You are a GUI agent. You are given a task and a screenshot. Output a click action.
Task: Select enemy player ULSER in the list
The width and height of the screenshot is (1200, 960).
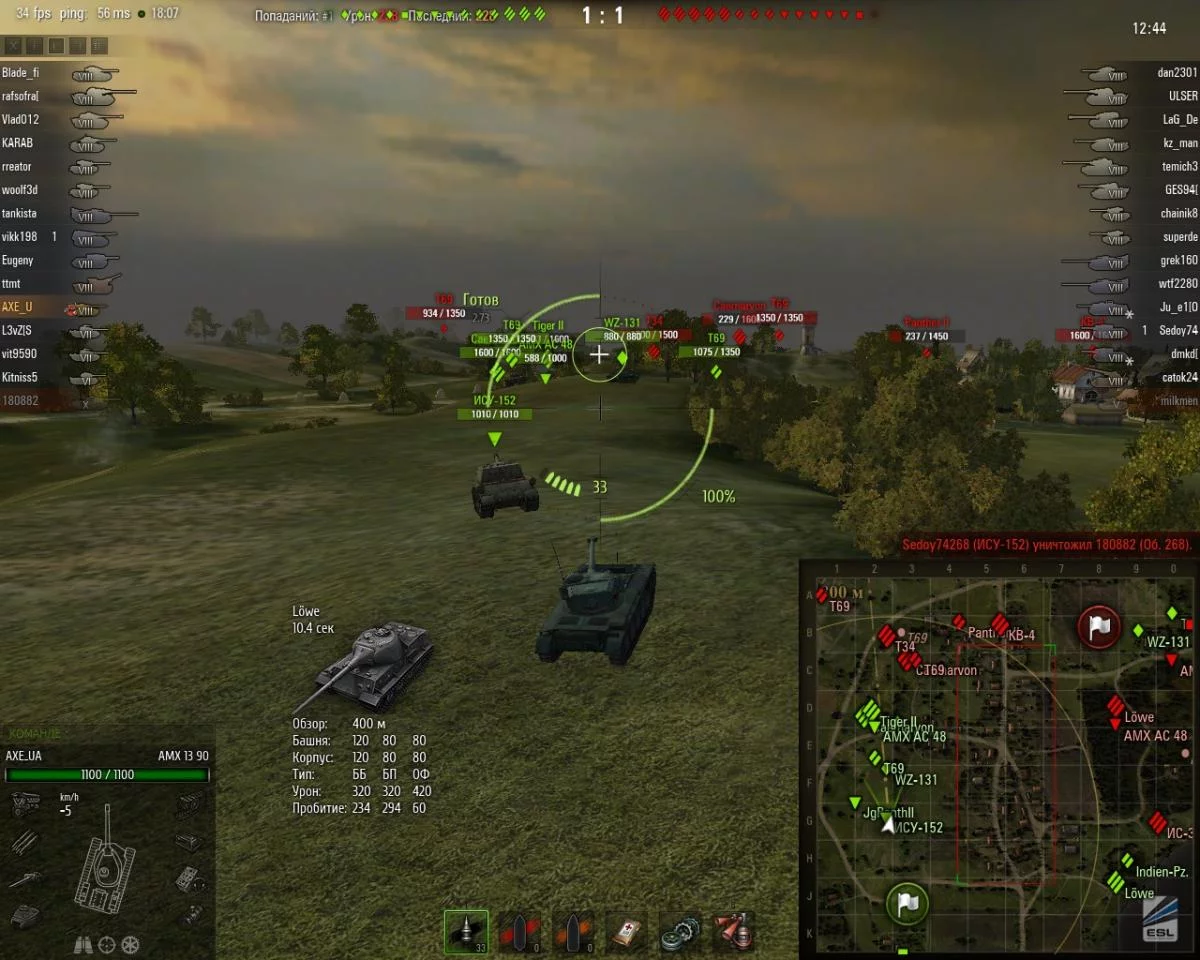coord(1182,96)
